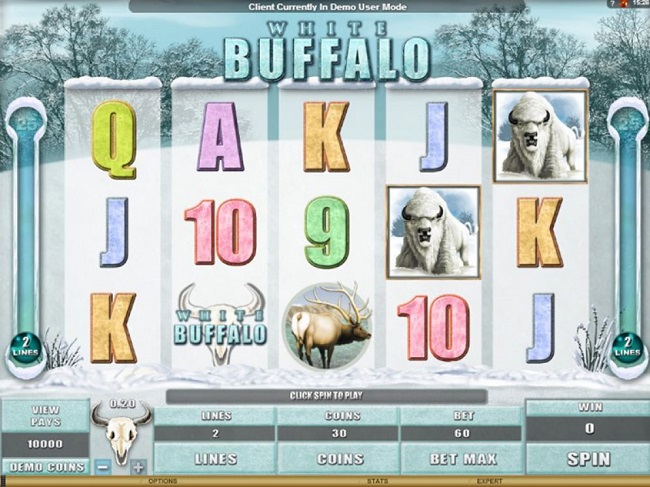
Task: Decrease coin size with the minus button
Action: [x=104, y=466]
